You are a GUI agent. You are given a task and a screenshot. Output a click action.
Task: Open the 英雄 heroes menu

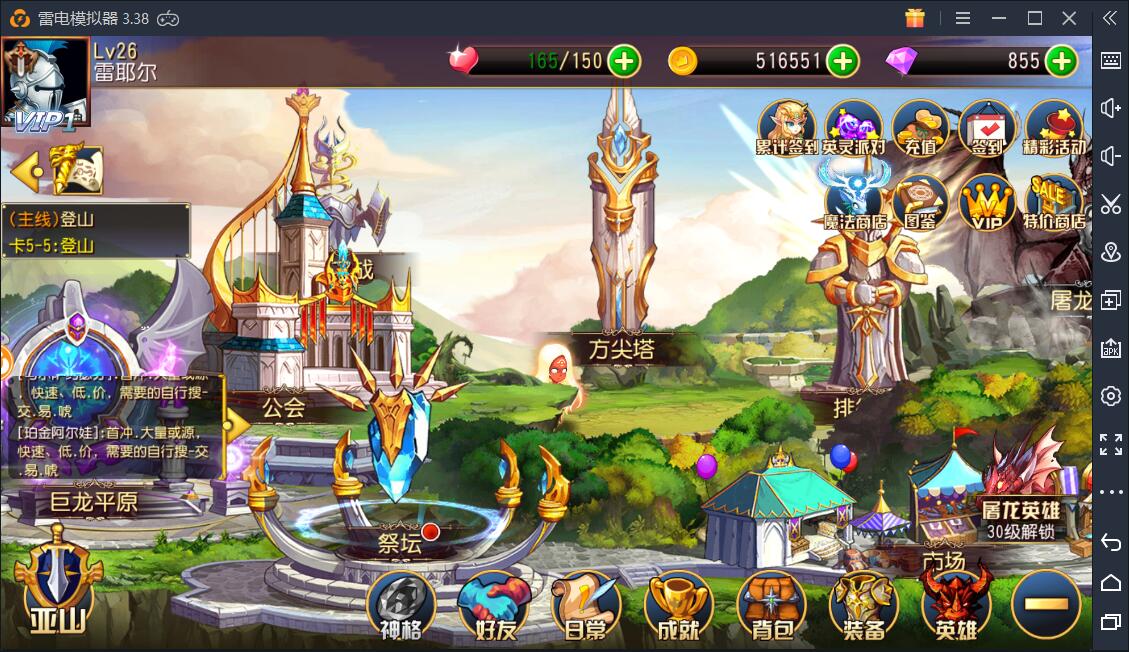pyautogui.click(x=956, y=605)
